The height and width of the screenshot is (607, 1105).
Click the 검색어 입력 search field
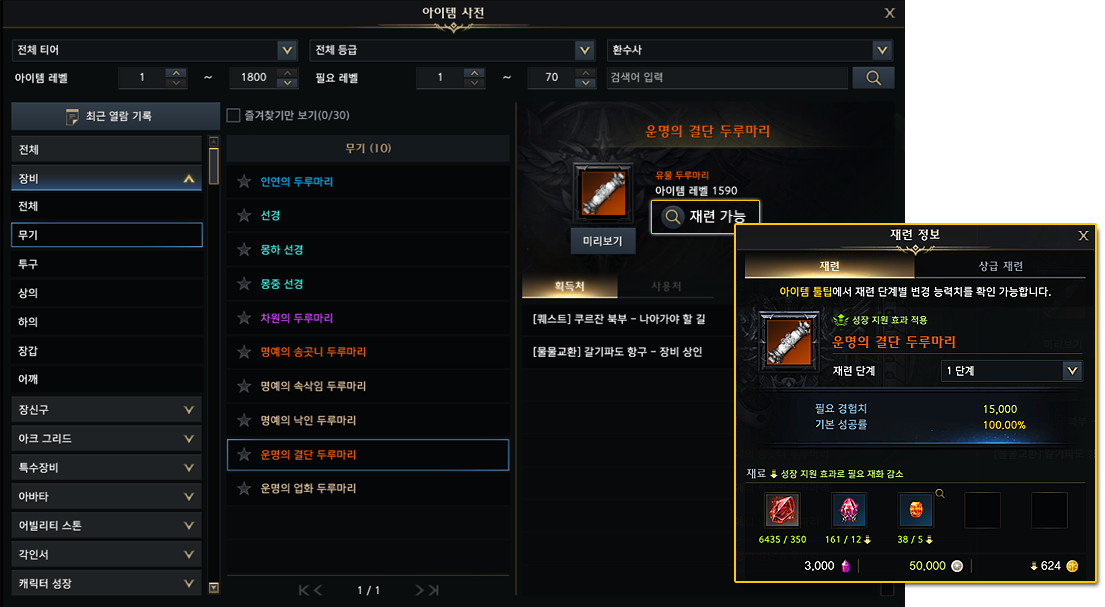click(726, 77)
